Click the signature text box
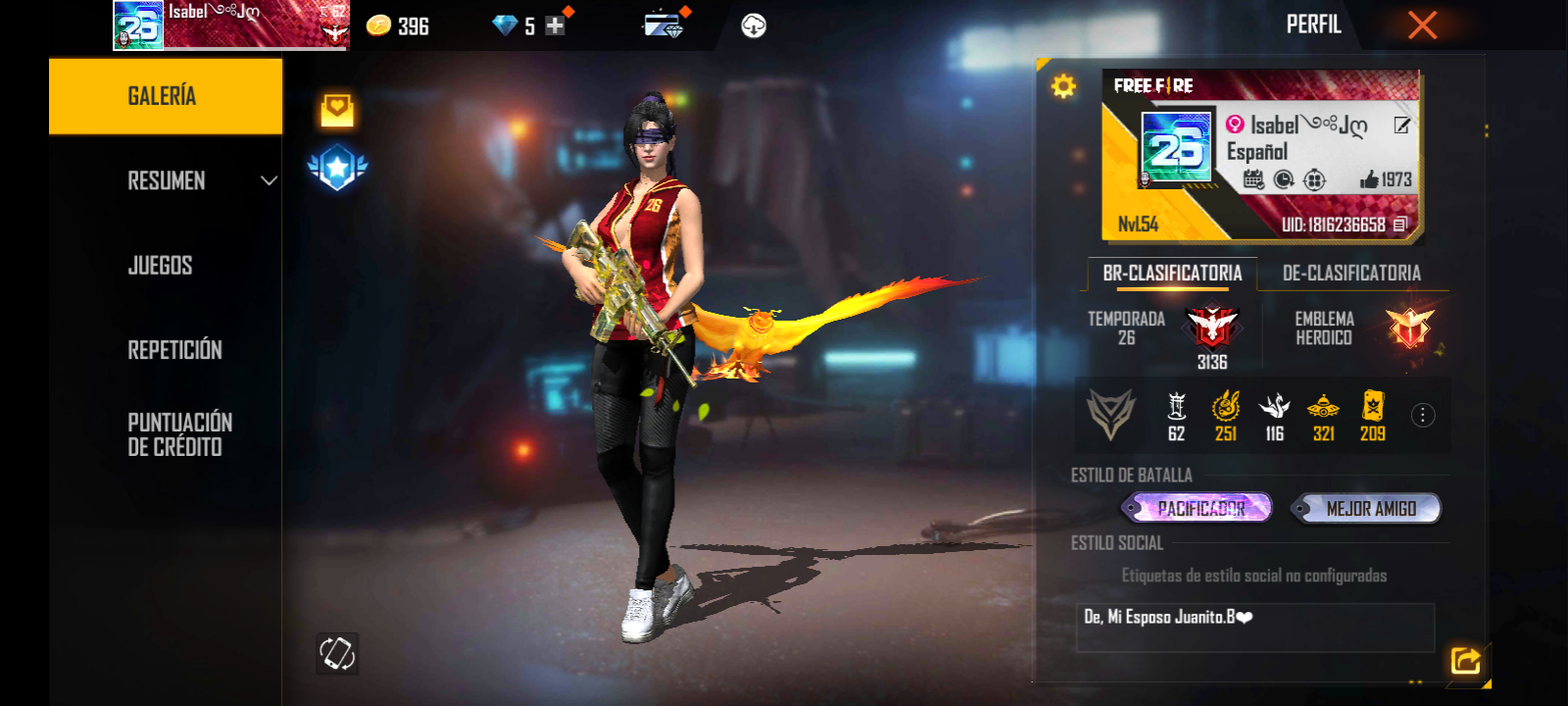Screen dimensions: 1568x706 click(1254, 628)
